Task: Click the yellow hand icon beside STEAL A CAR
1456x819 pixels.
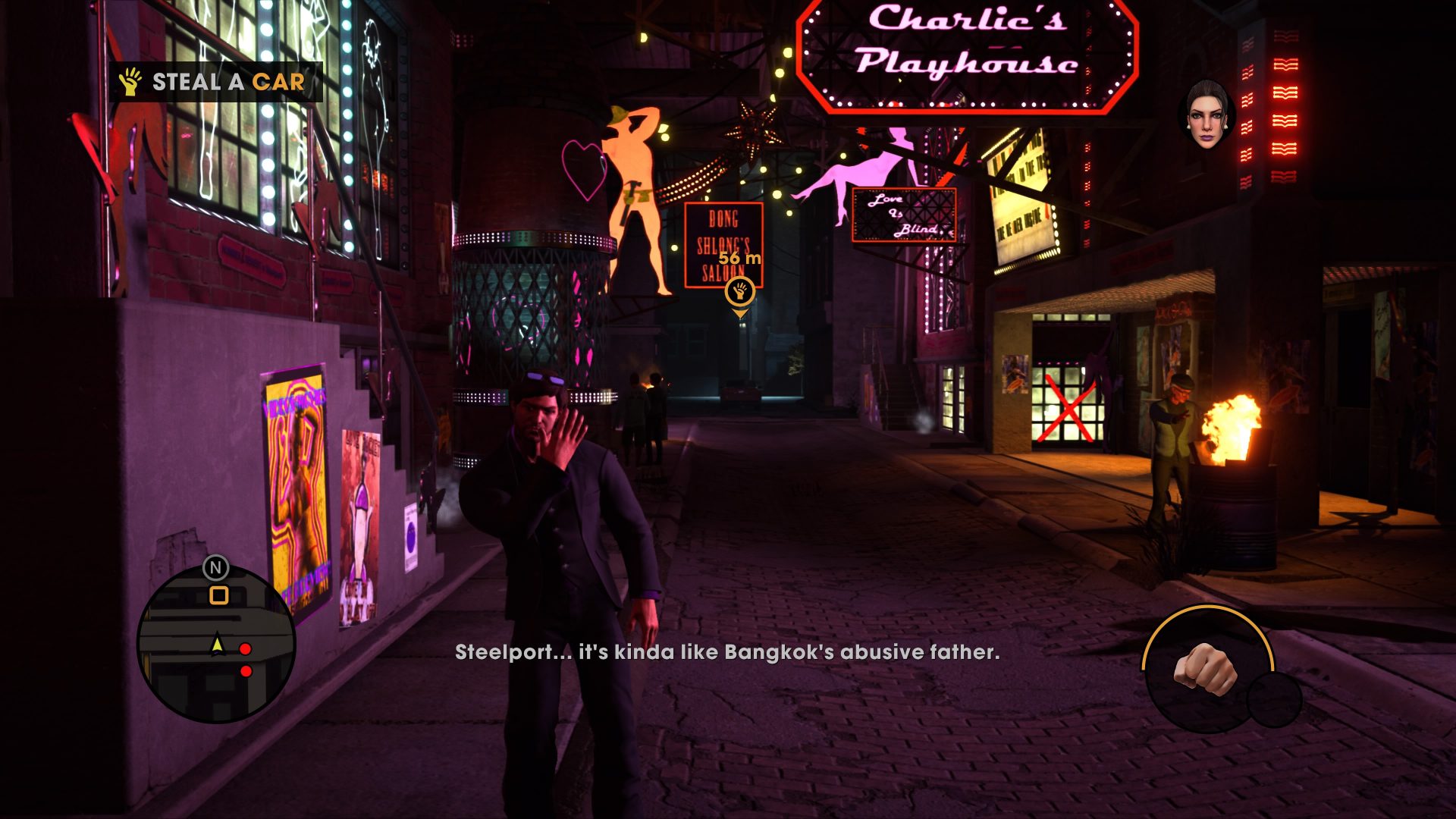Action: (130, 85)
